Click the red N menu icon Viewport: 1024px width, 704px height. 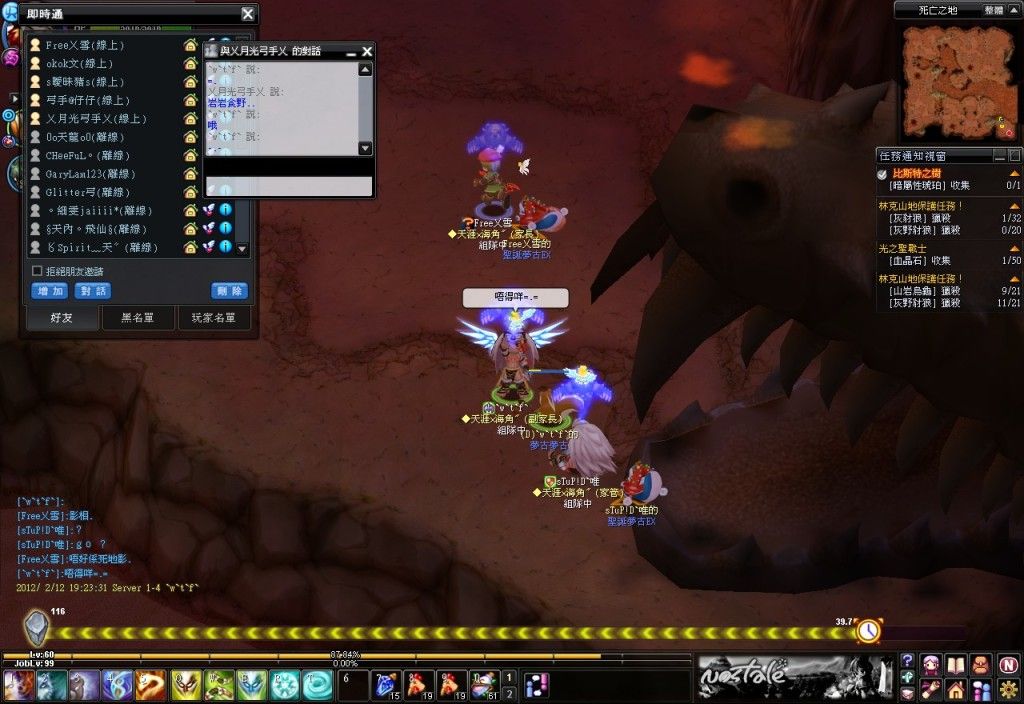click(x=1008, y=664)
